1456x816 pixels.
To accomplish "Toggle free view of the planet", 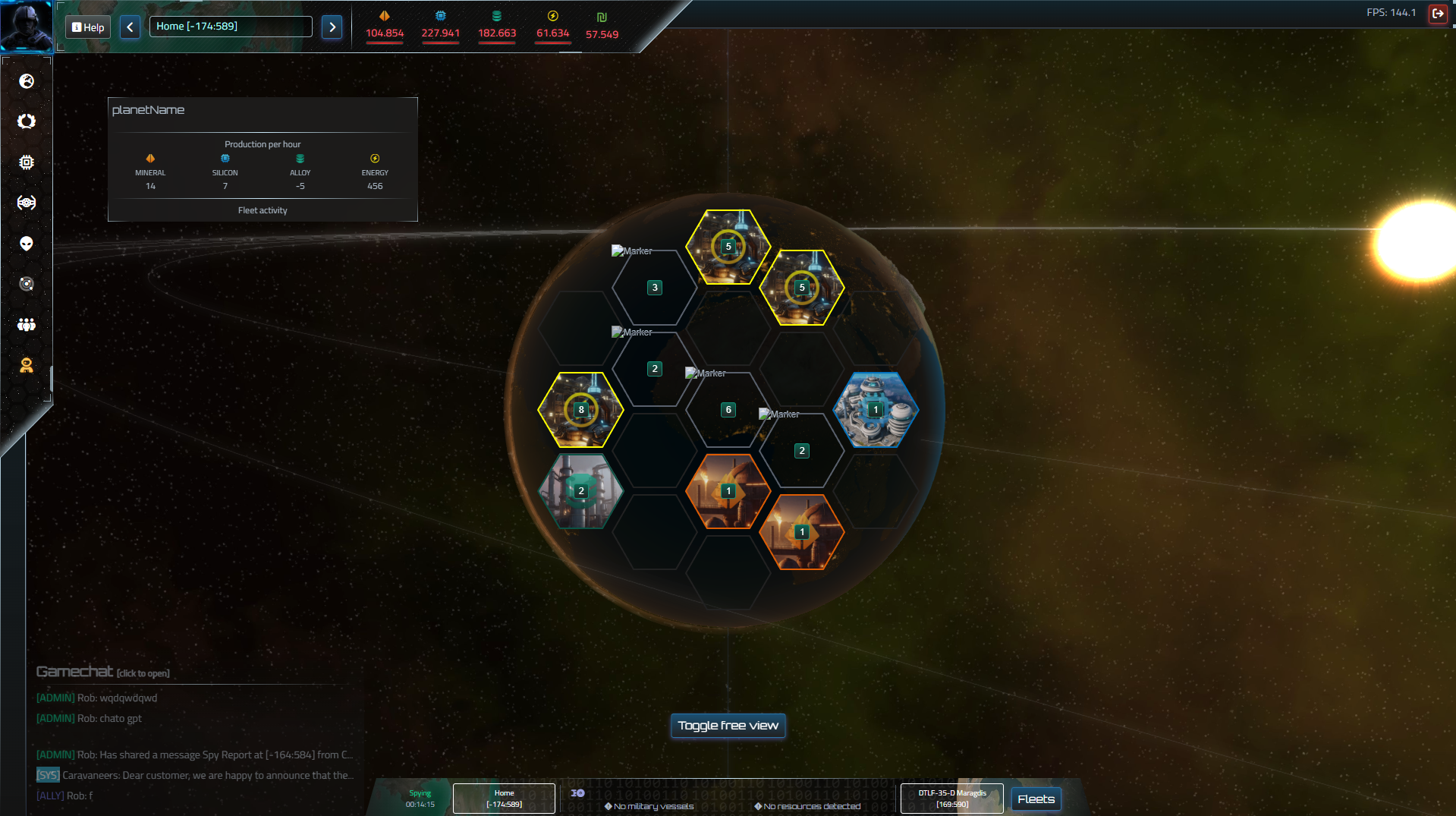I will [728, 726].
